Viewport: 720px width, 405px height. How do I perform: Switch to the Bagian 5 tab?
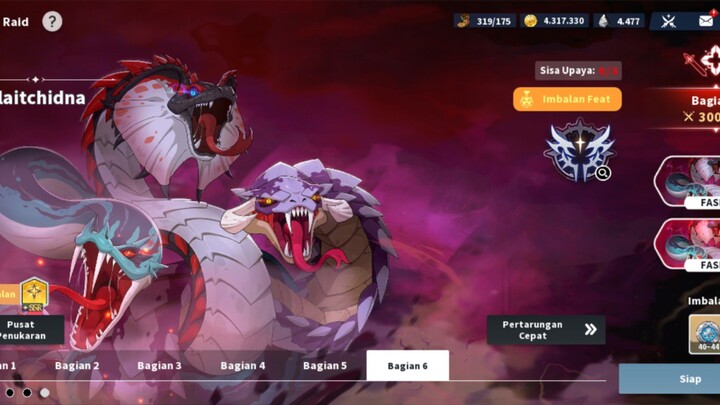325,366
